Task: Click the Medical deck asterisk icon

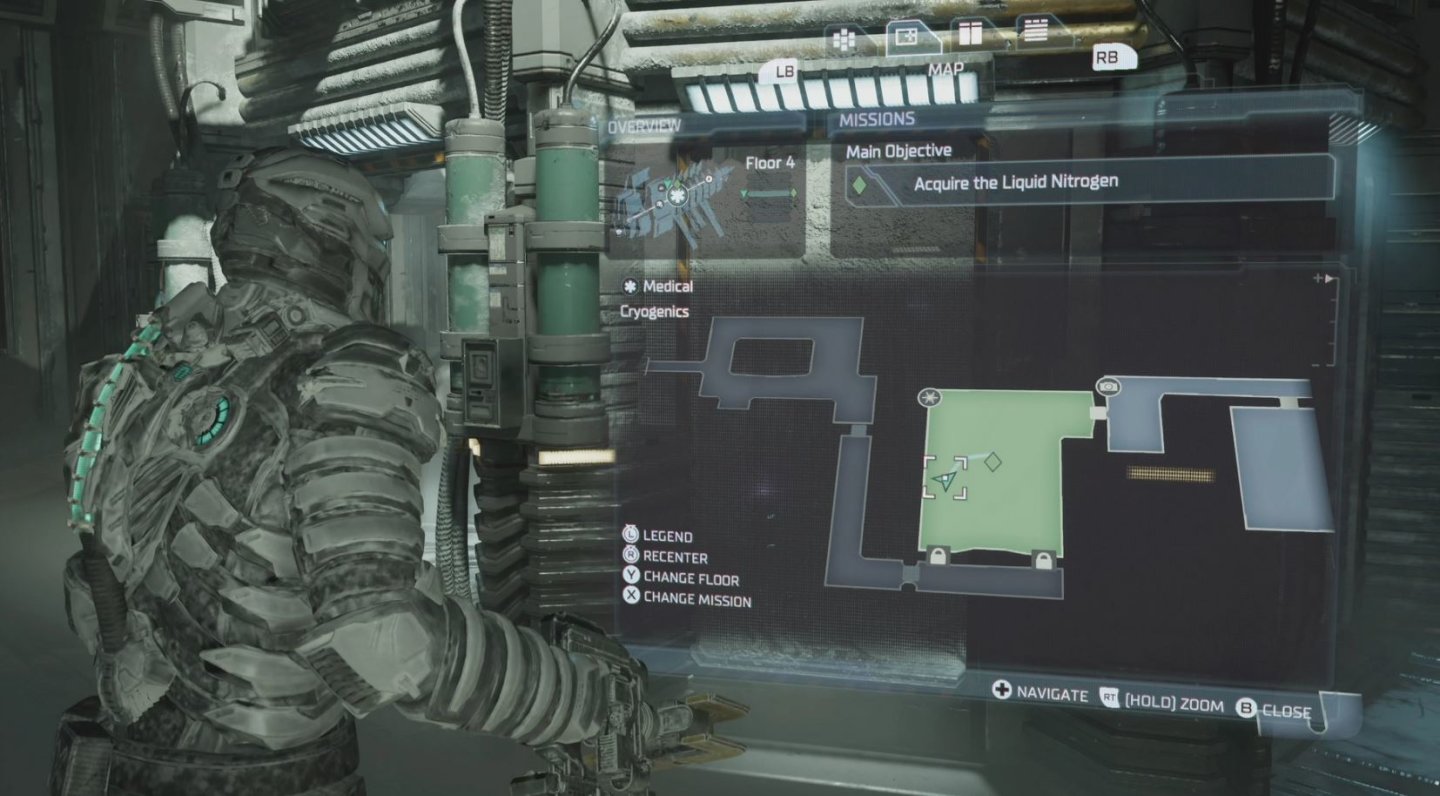Action: [x=630, y=286]
